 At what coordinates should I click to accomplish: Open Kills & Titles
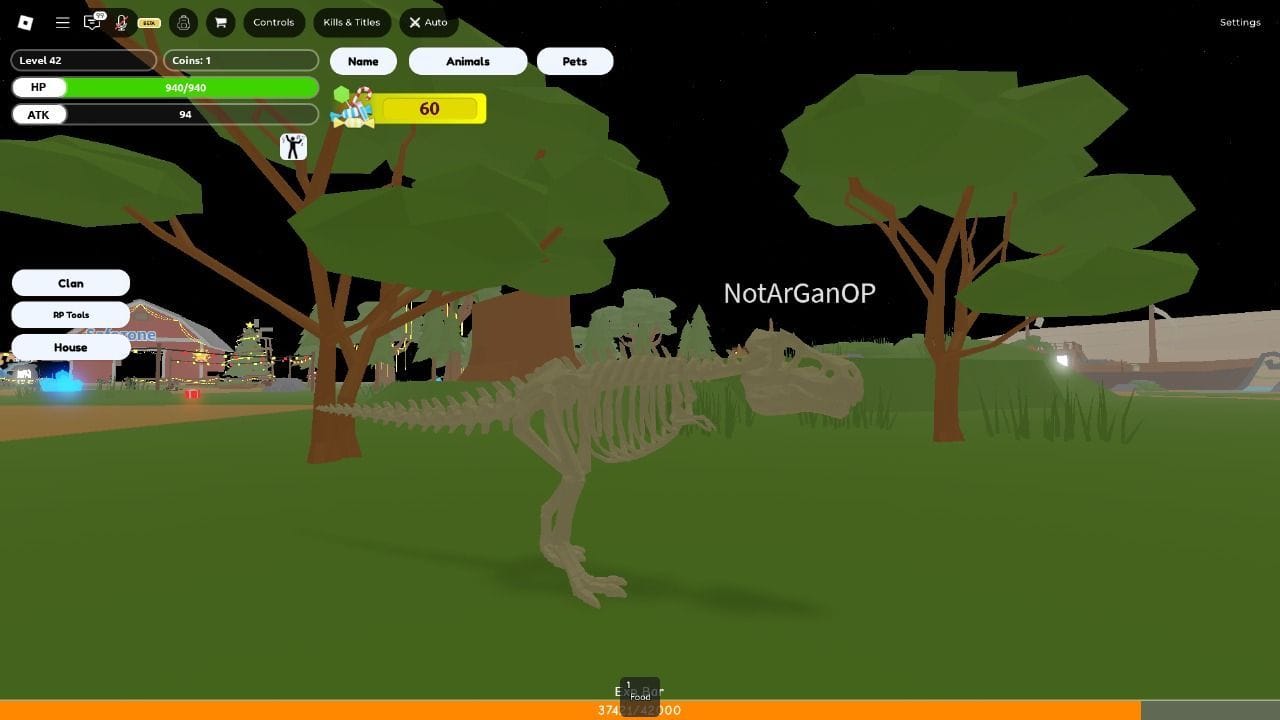click(x=351, y=22)
